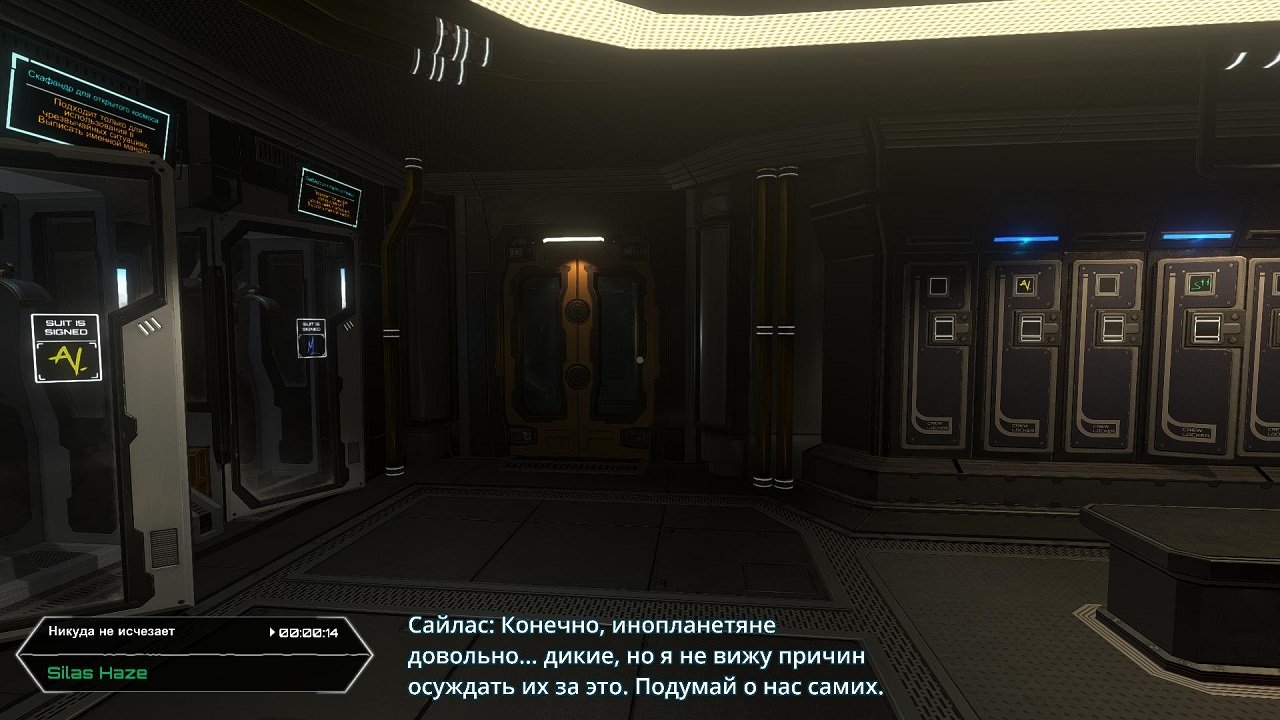Select the objective 'Никуда не исчезает' in the tracker
This screenshot has height=720, width=1280.
(110, 632)
